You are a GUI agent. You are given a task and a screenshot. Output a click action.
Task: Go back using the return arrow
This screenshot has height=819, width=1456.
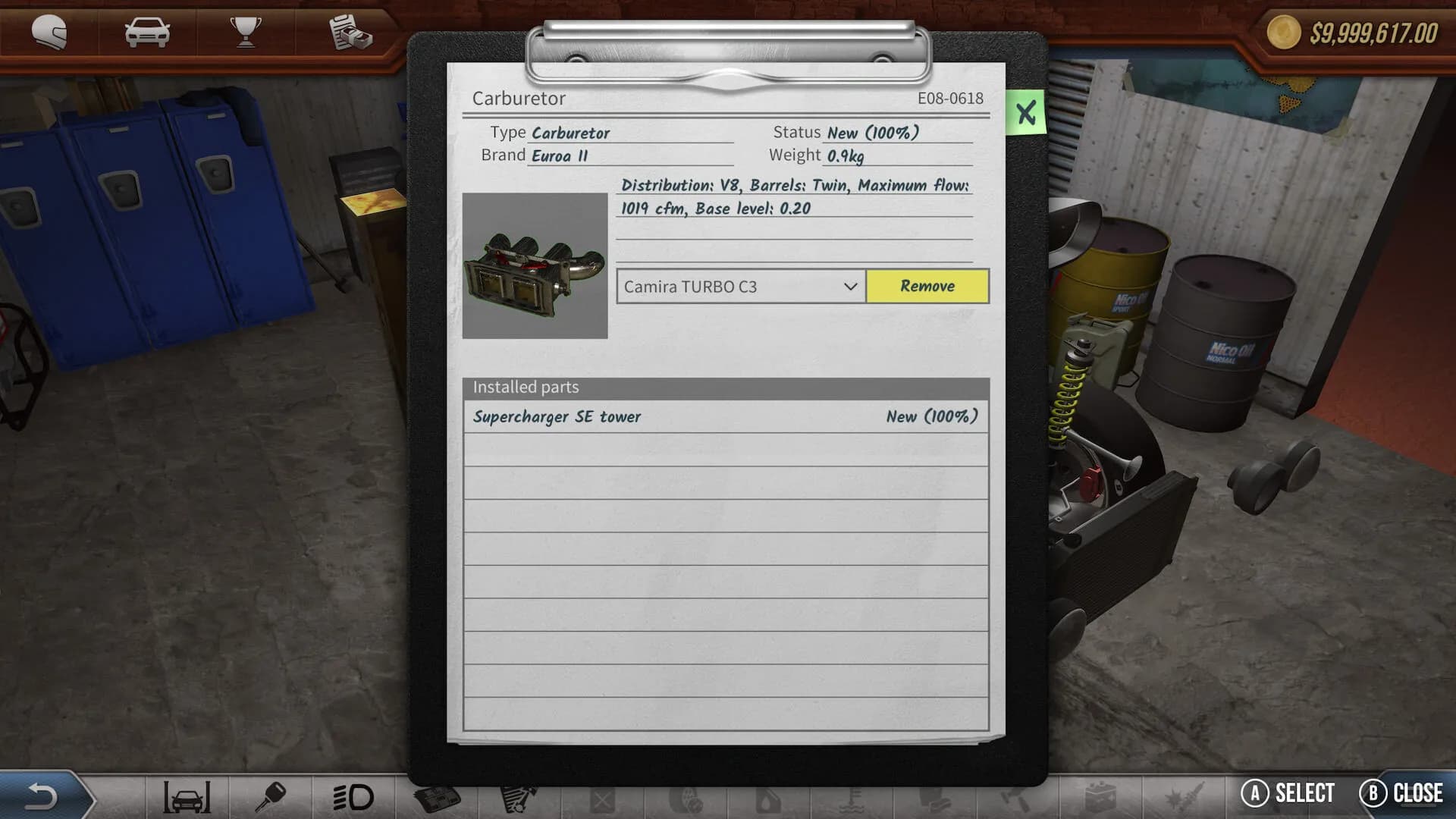[x=42, y=796]
